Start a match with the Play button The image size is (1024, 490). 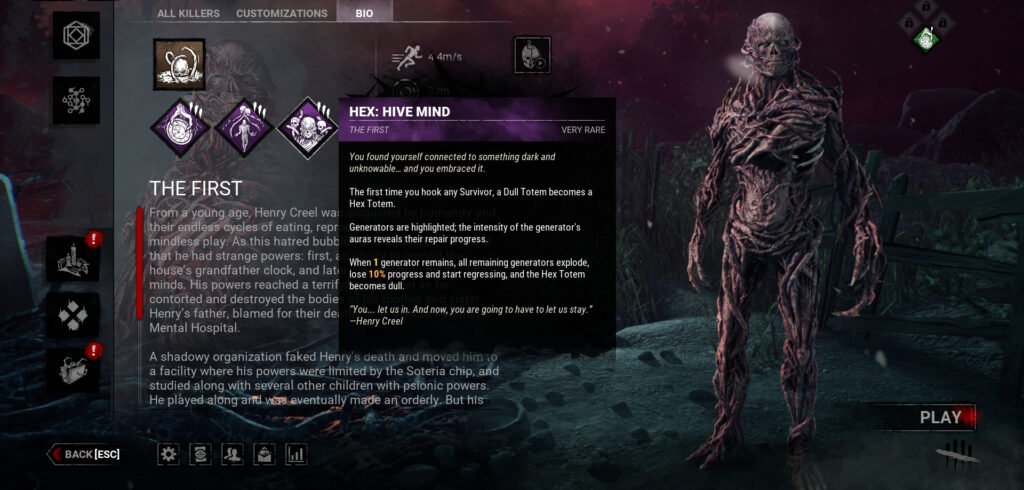point(940,417)
